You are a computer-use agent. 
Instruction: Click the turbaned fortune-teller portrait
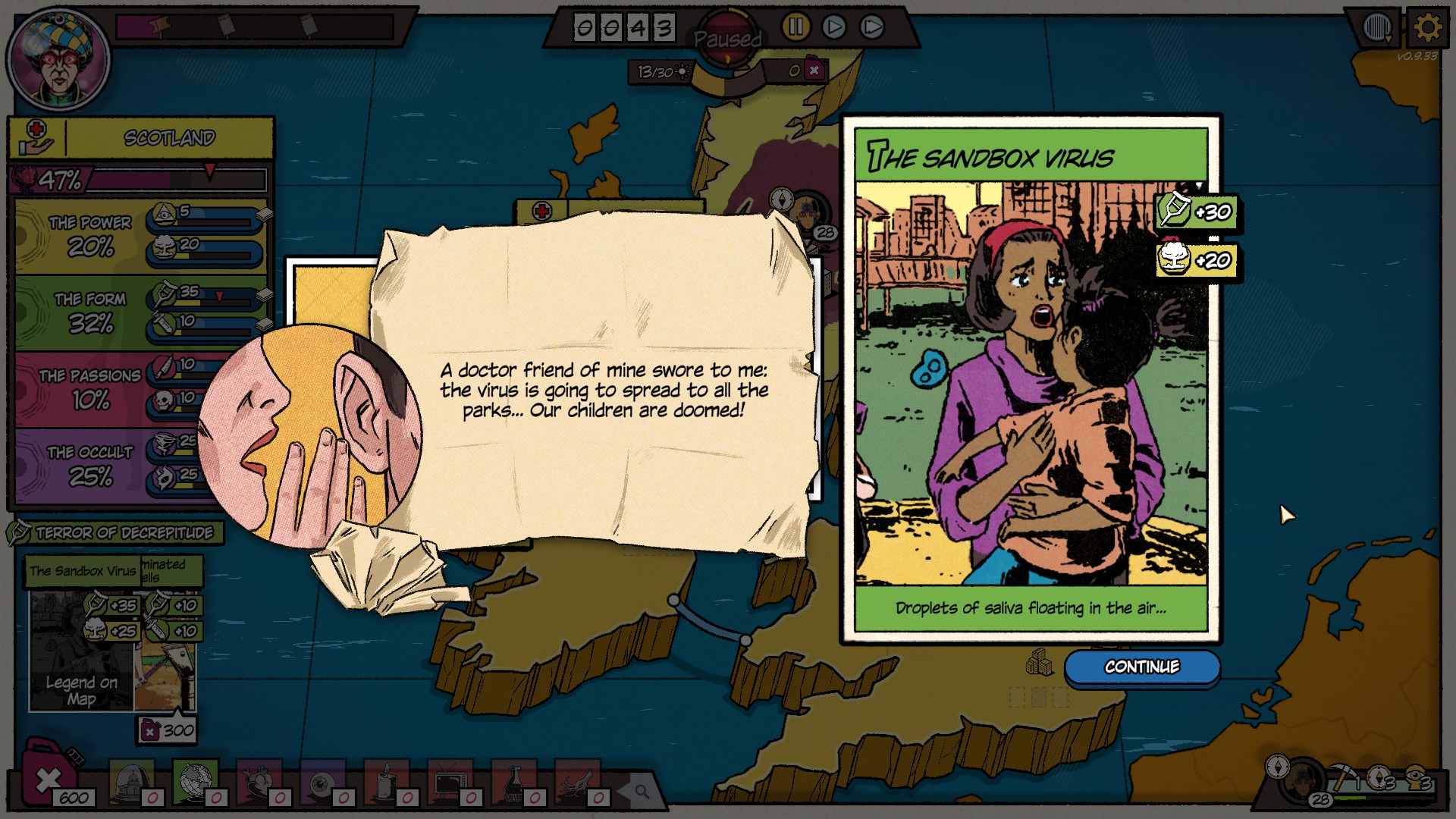click(58, 61)
